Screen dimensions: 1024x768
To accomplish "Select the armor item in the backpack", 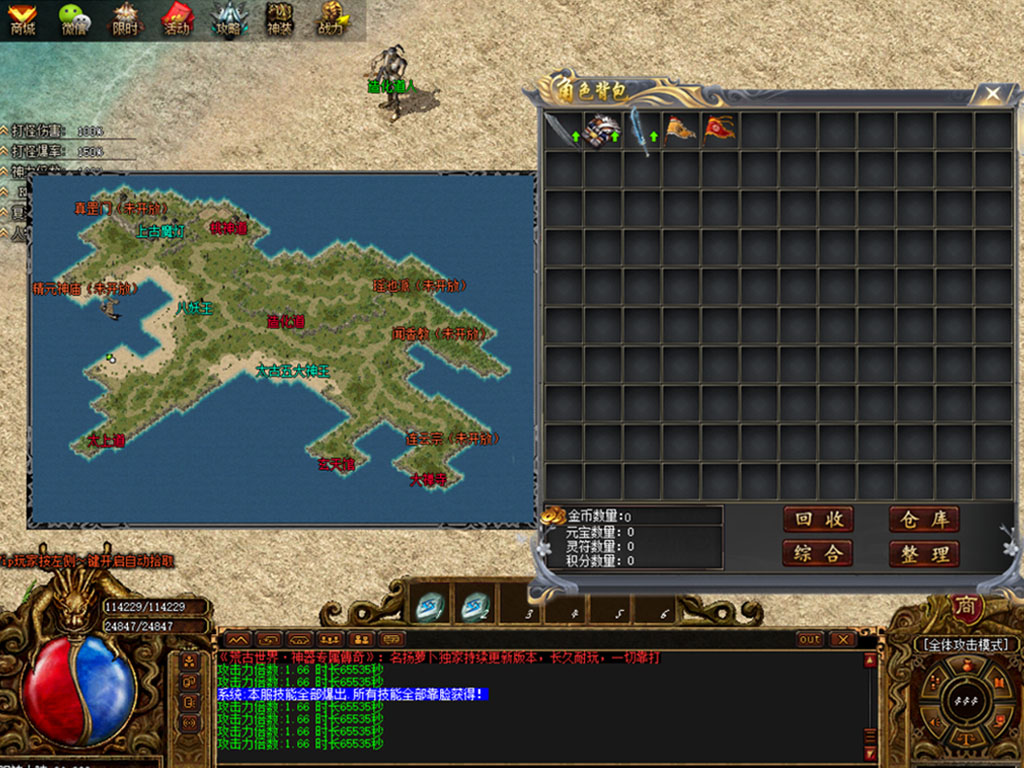I will coord(602,131).
